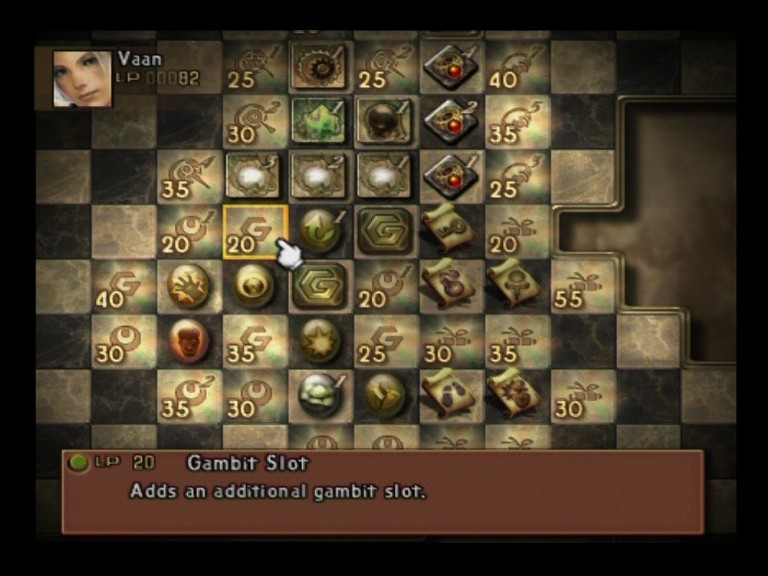Select the 25 LP gambit license tile
The image size is (768, 576).
pyautogui.click(x=385, y=340)
